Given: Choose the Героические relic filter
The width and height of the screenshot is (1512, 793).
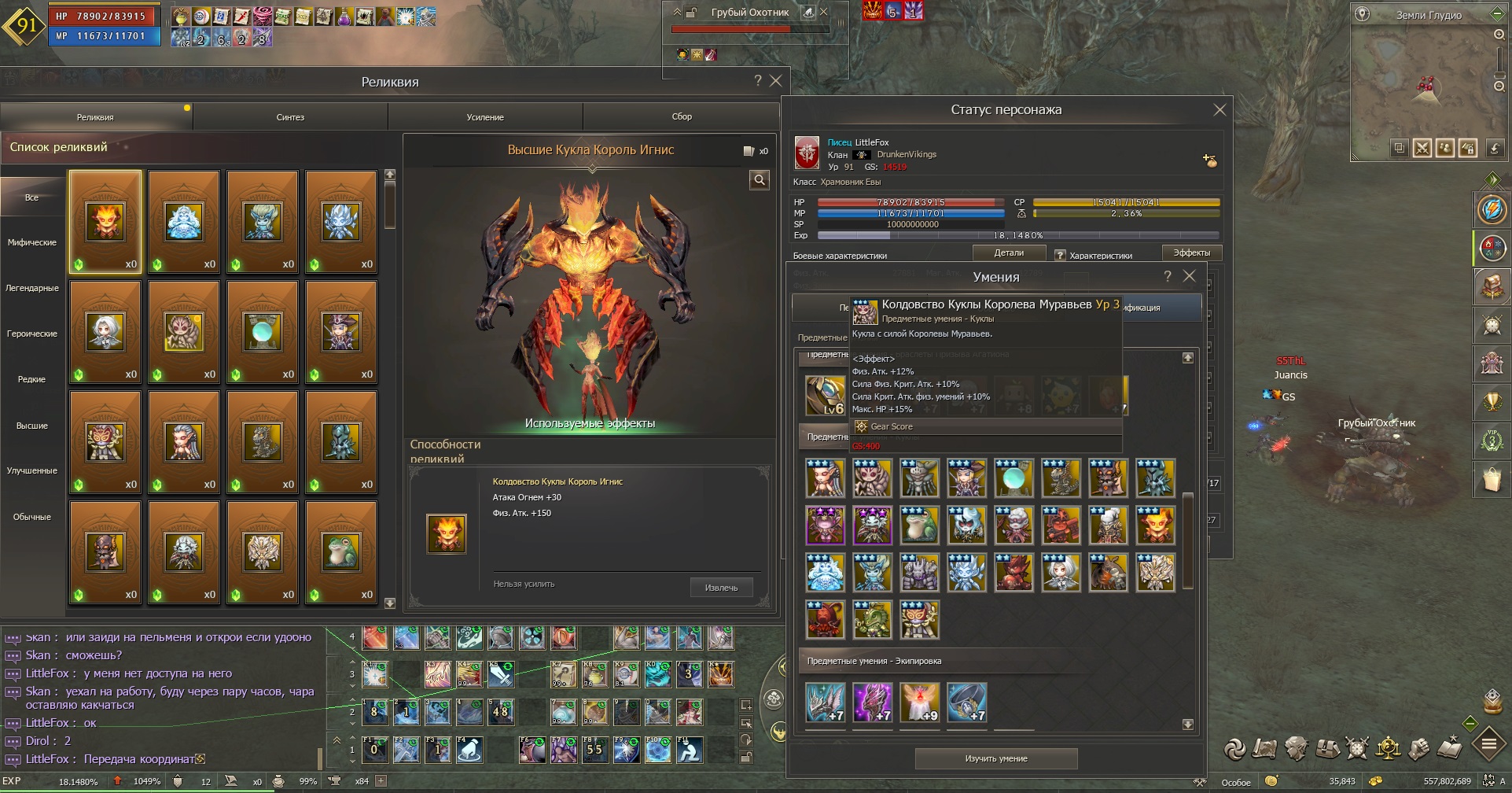Looking at the screenshot, I should click(x=32, y=334).
